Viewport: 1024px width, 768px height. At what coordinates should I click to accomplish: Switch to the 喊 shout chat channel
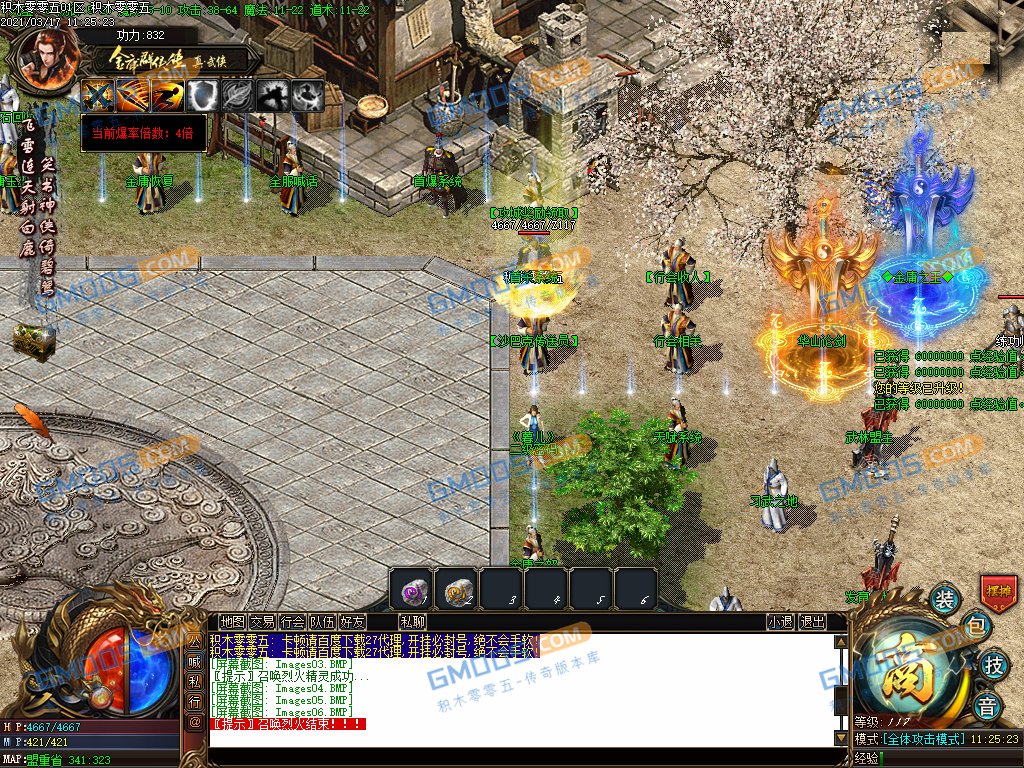tap(195, 660)
